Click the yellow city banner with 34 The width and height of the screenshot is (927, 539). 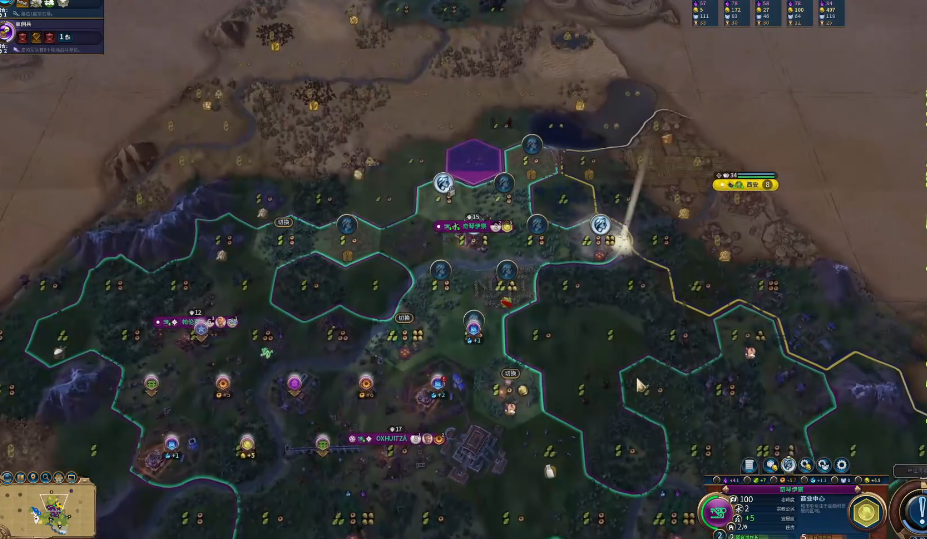click(746, 185)
